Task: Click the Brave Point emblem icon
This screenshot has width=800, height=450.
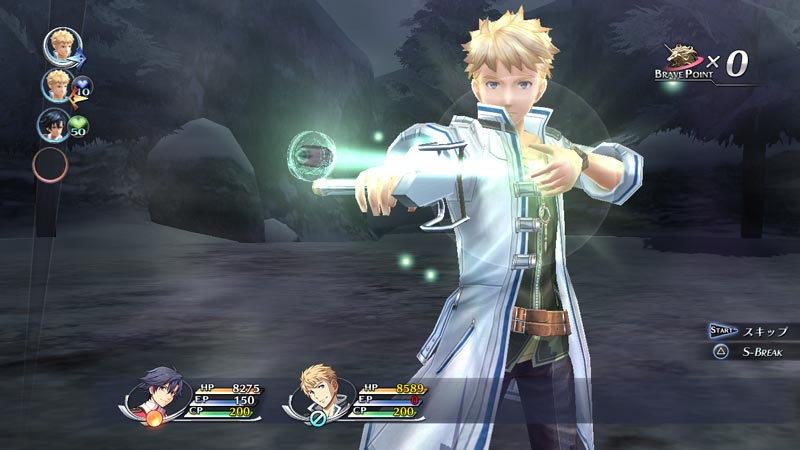Action: tap(685, 58)
